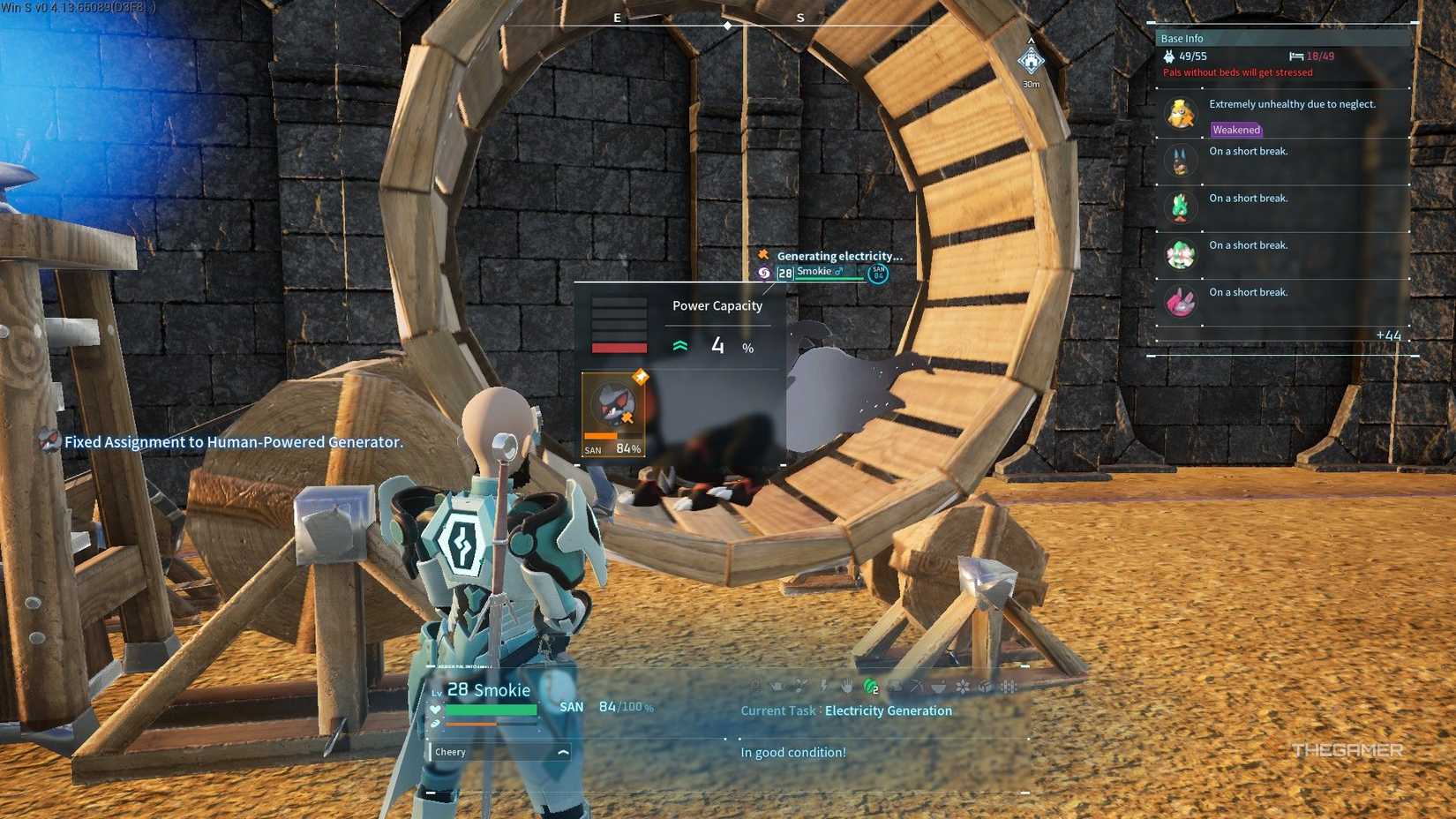Expand the +44 hidden Pals list

point(1387,336)
